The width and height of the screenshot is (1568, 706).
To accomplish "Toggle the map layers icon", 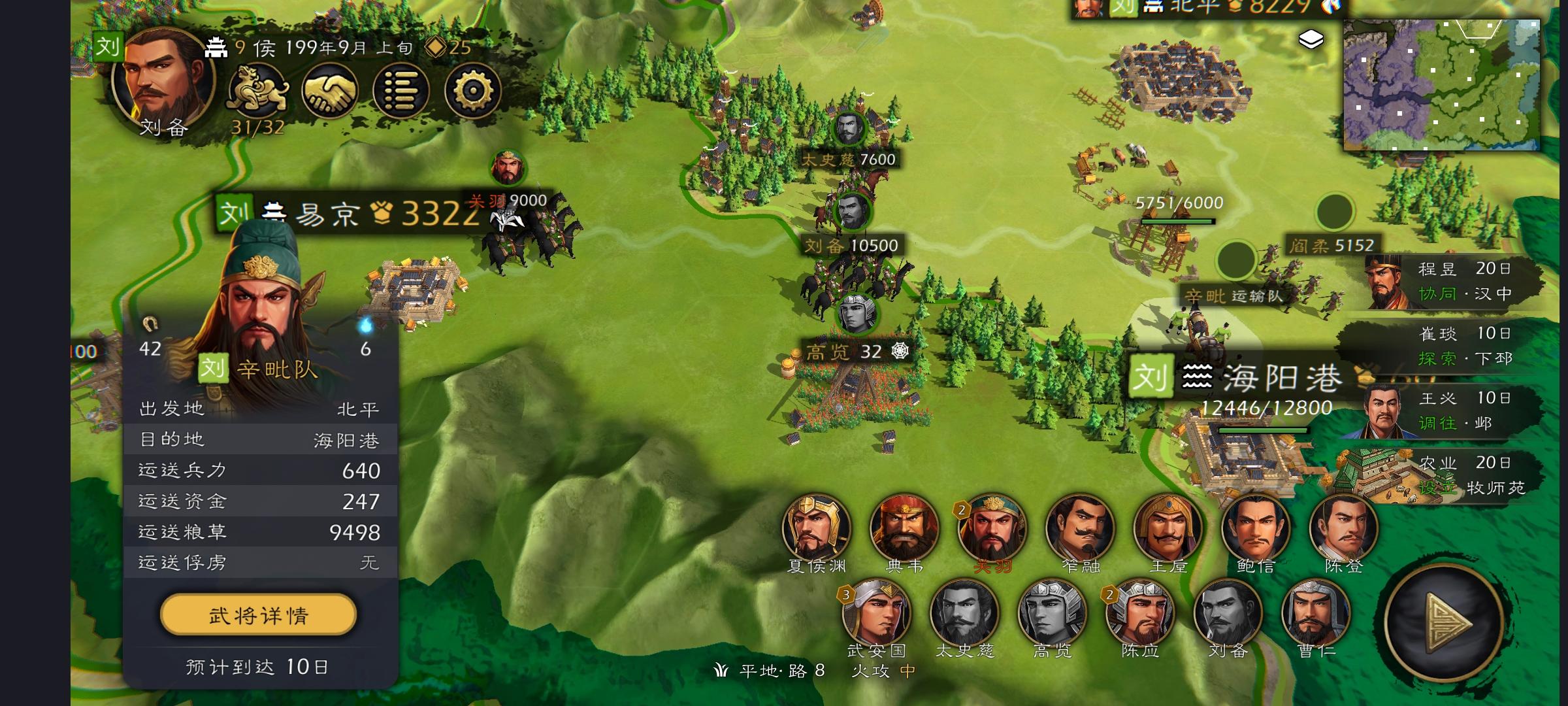I will [1311, 40].
